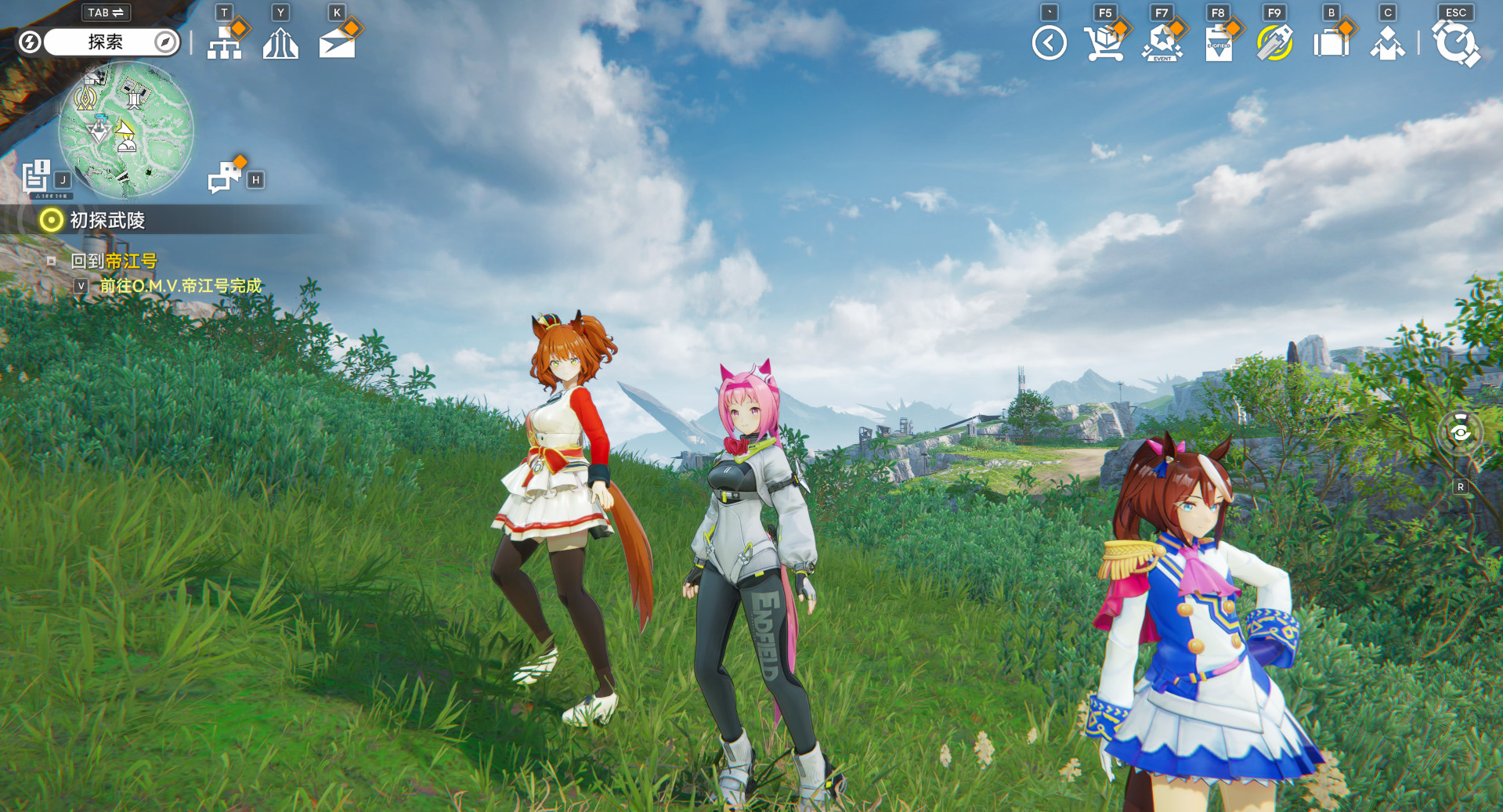
Task: Click the pagoda marker on the minimap
Action: [135, 97]
